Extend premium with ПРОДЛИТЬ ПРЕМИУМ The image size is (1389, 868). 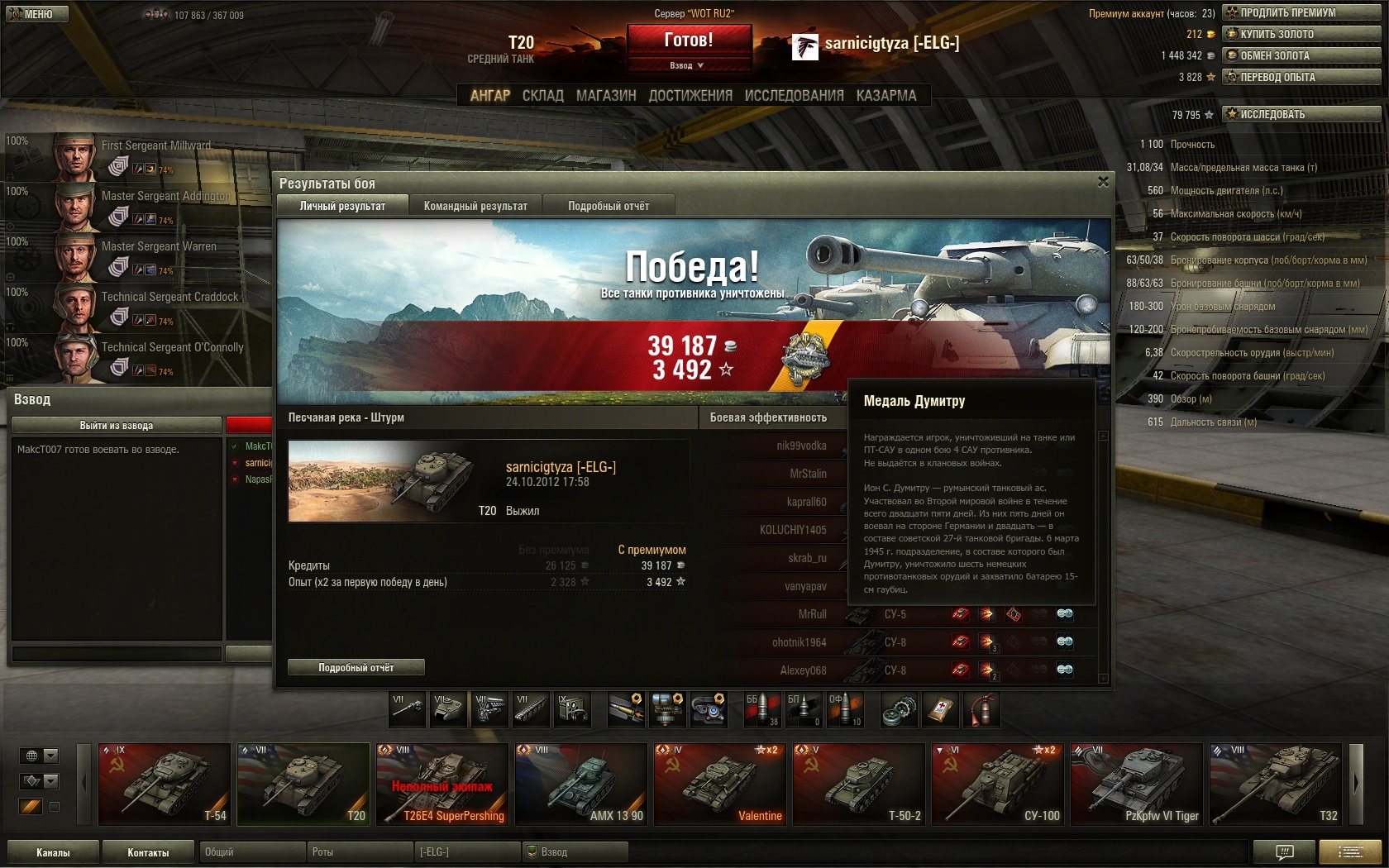[x=1301, y=12]
